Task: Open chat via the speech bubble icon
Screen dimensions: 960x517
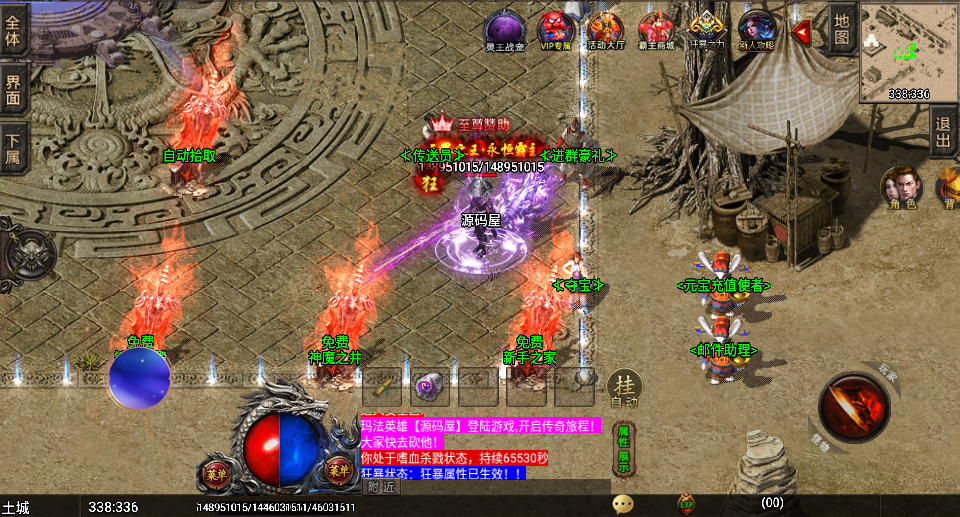Action: (x=623, y=503)
